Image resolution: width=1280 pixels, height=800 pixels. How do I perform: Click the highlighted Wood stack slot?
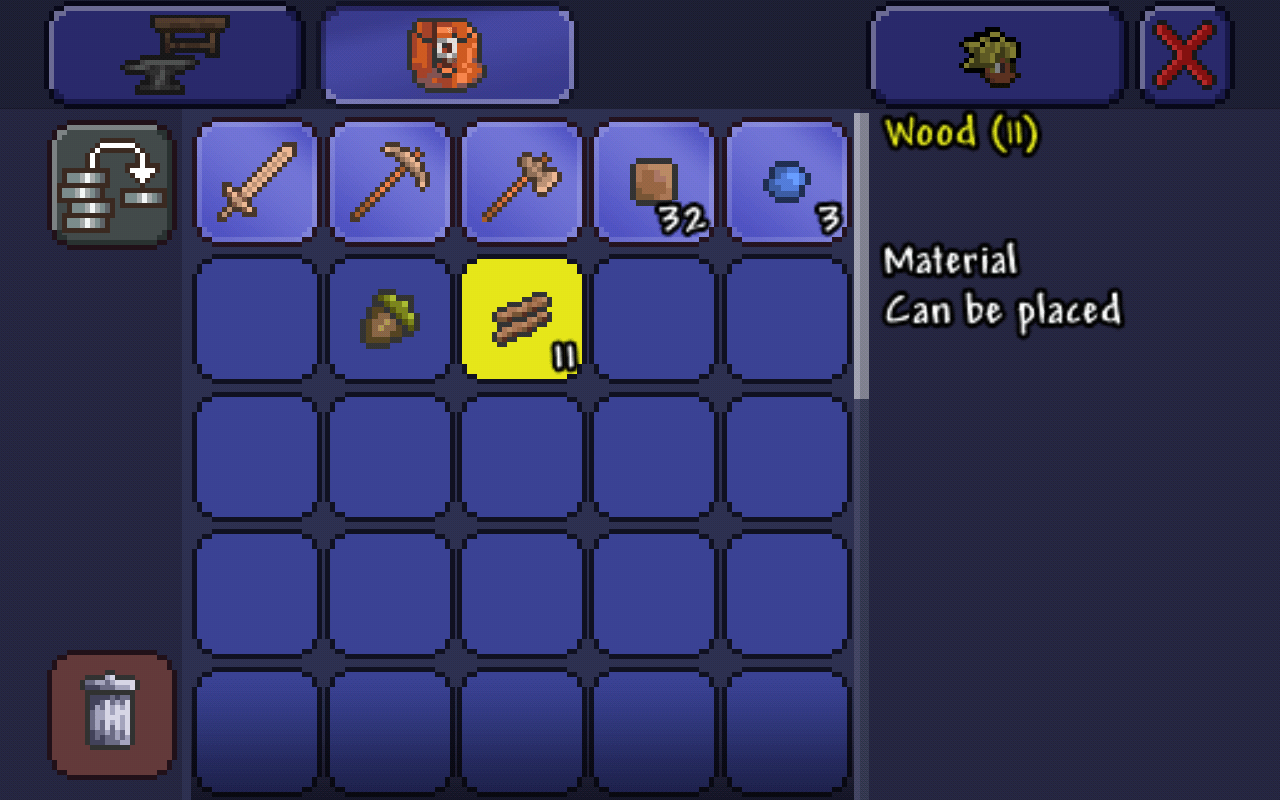click(522, 319)
